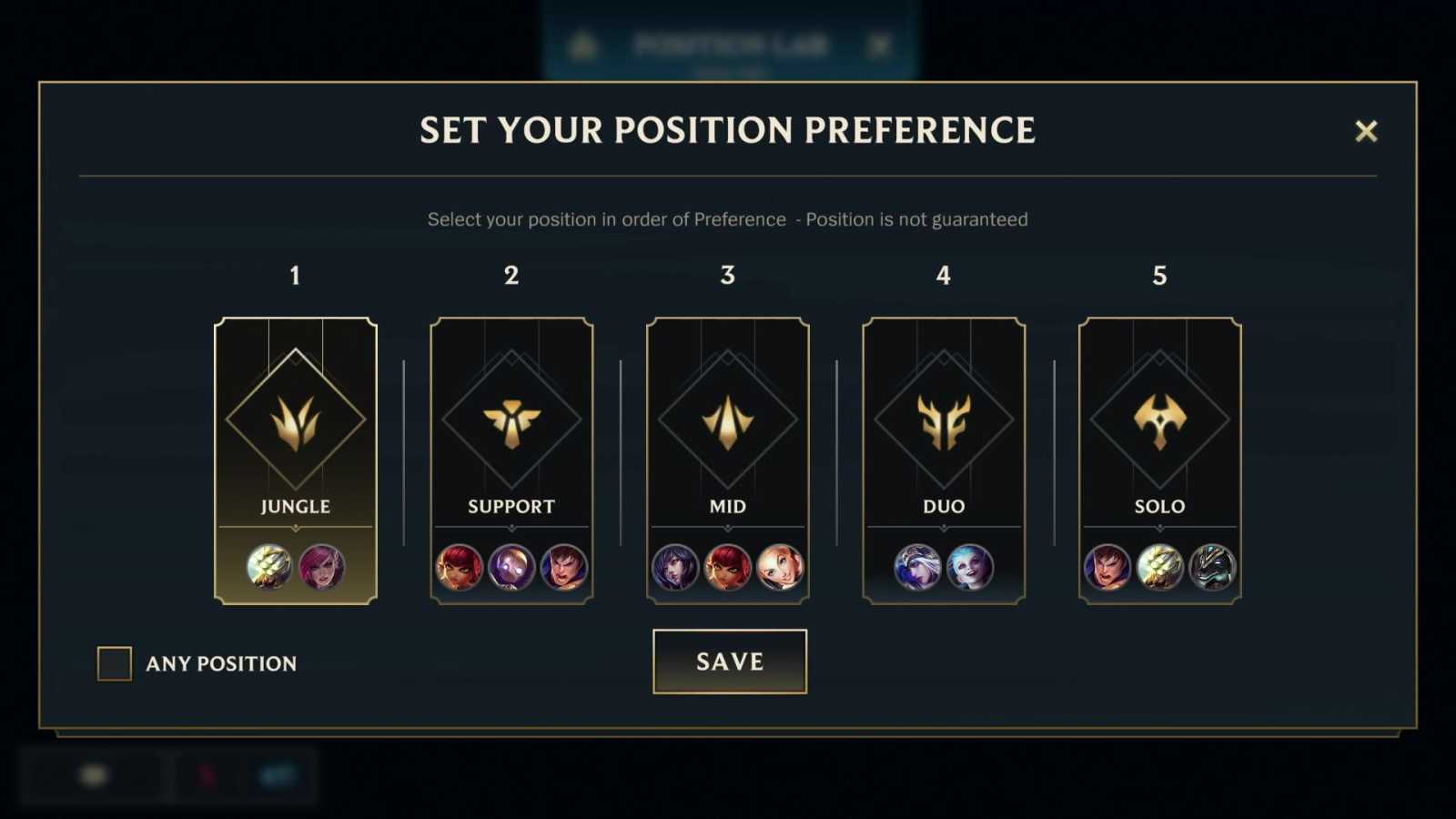Close the Position Lab window behind the dialog
The image size is (1456, 819).
tap(879, 43)
